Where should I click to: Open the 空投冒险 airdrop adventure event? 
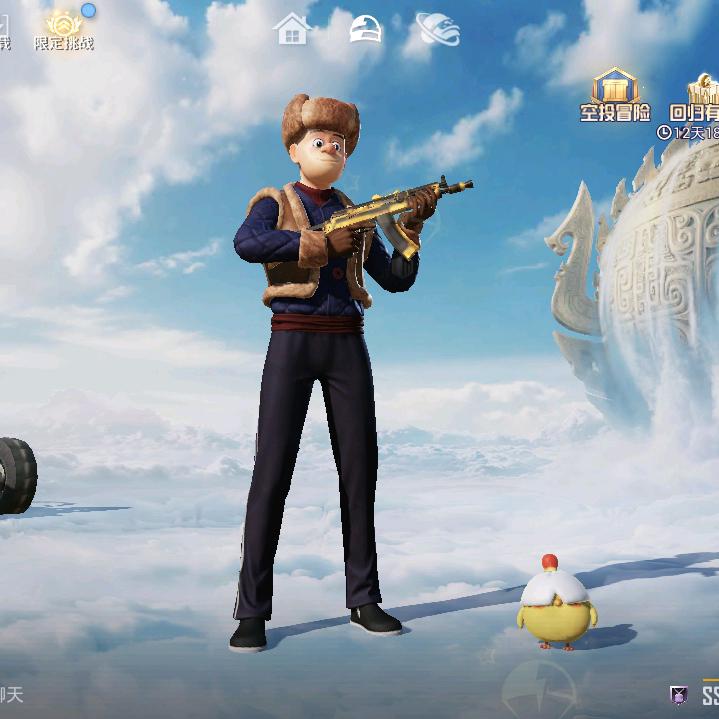coord(614,93)
